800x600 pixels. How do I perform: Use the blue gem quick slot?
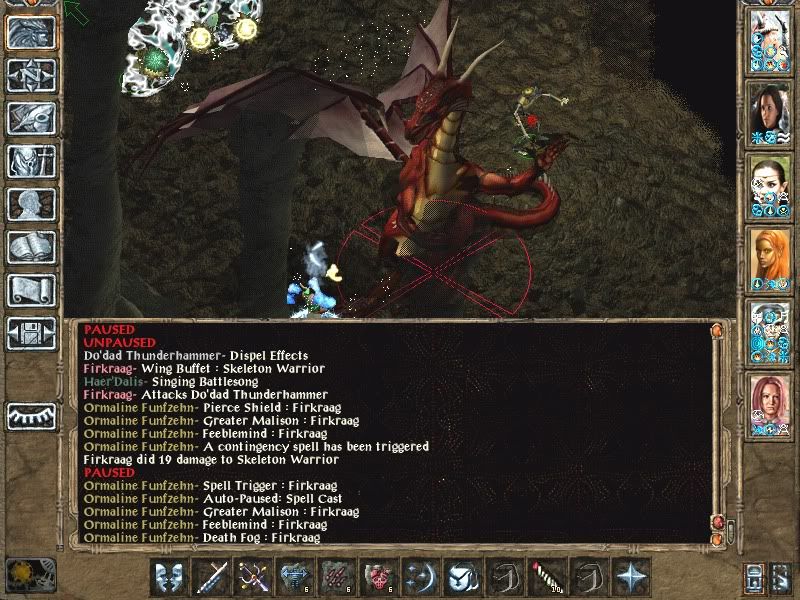[x=296, y=577]
